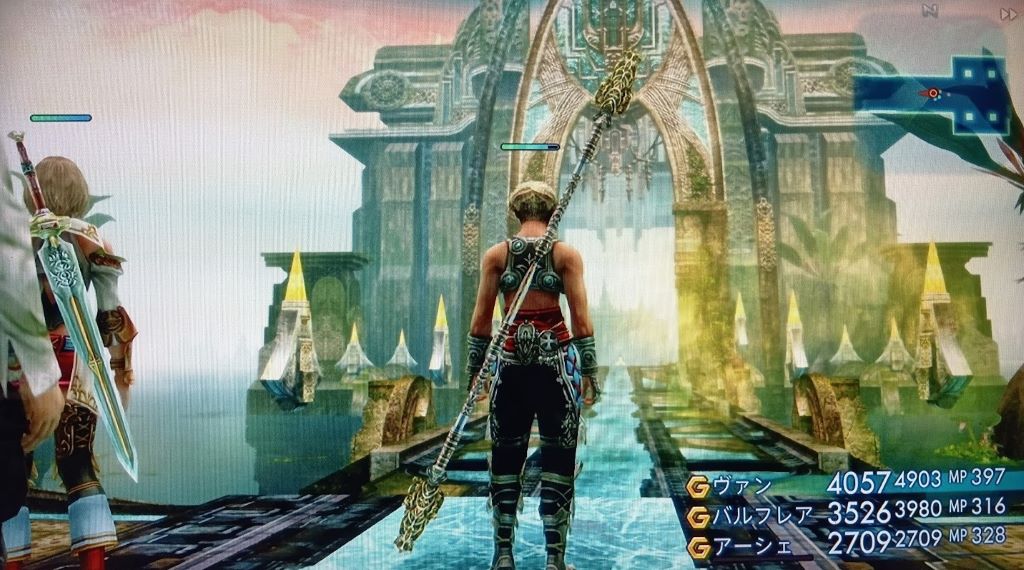
Task: Toggle the gambit icon beside バルフレア
Action: [x=698, y=517]
